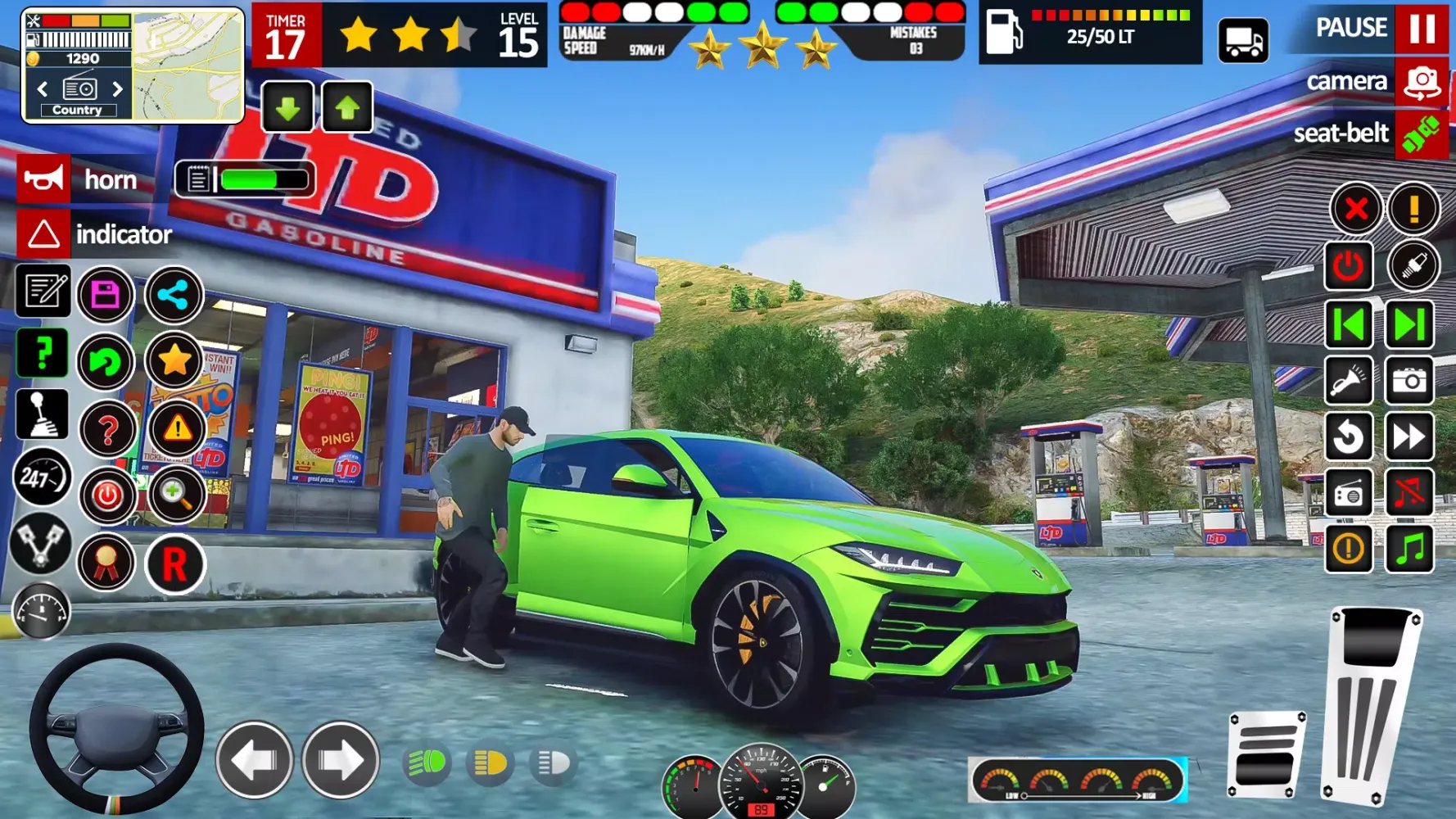Click the green down arrow button
The height and width of the screenshot is (819, 1456).
[287, 107]
